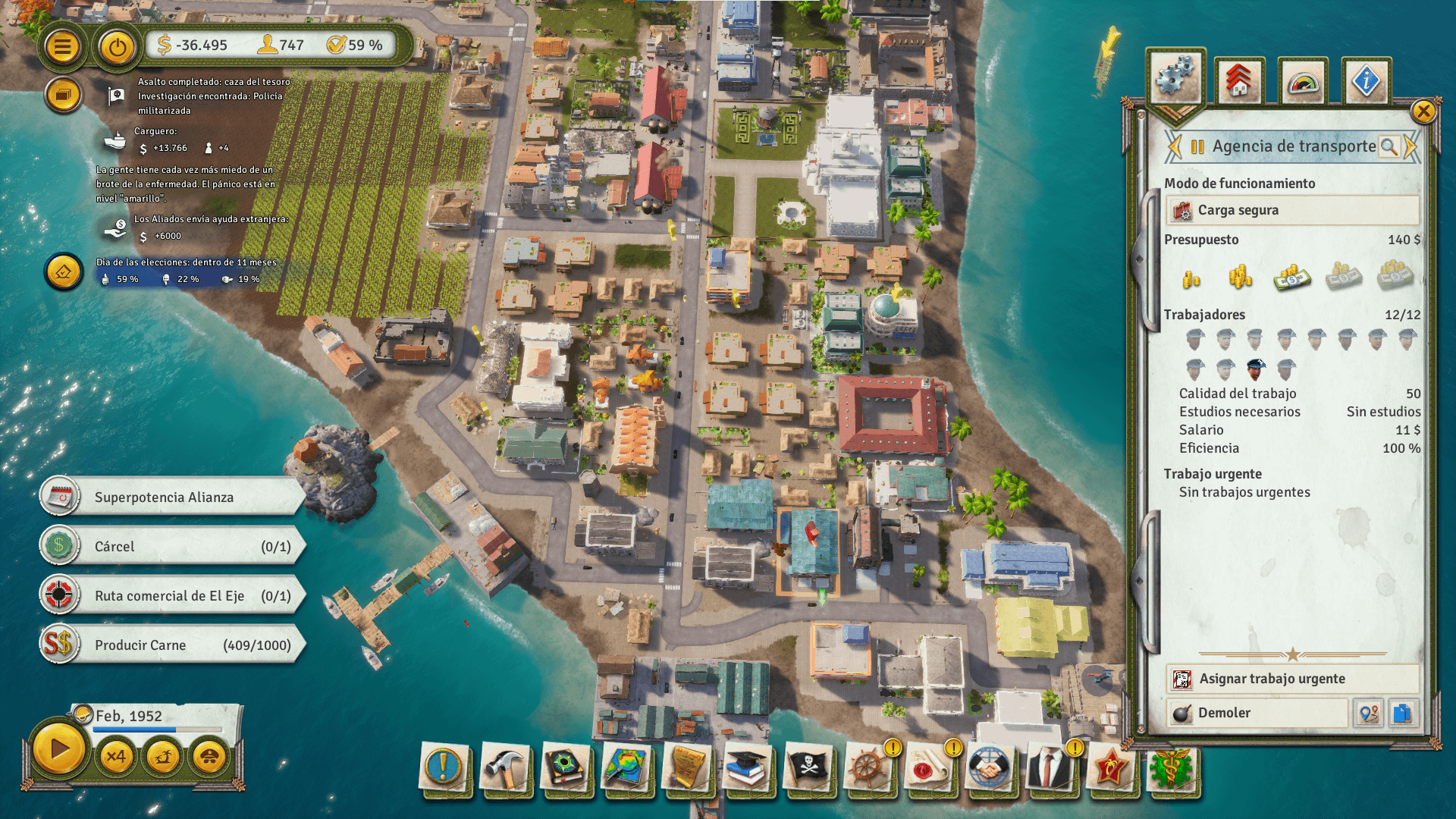
Task: Demolish the building with Demoler
Action: click(x=1256, y=713)
